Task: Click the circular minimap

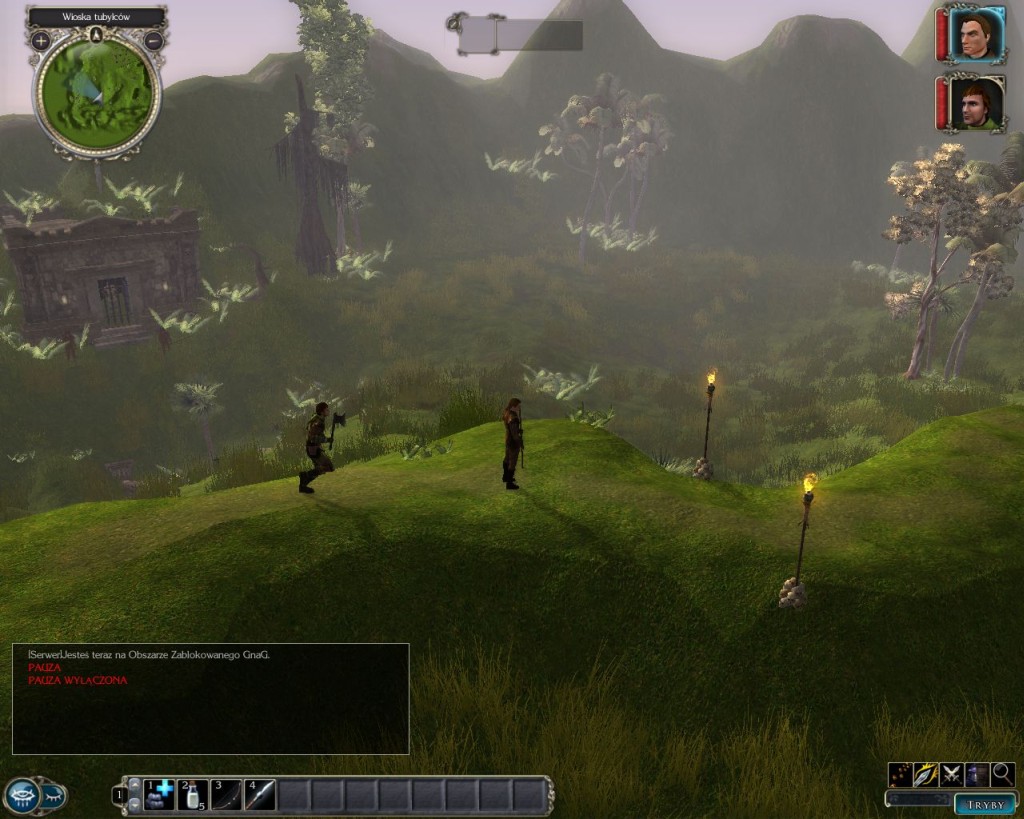Action: point(97,92)
